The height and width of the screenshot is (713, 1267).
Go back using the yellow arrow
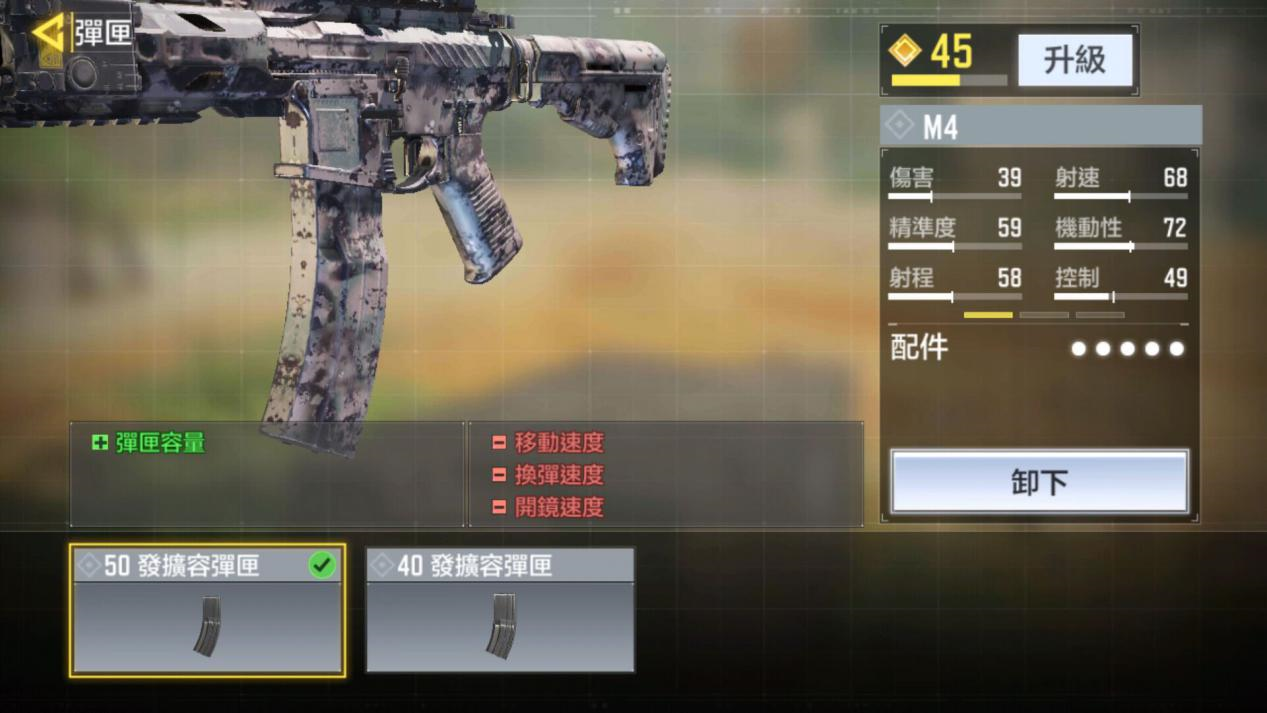[x=47, y=33]
